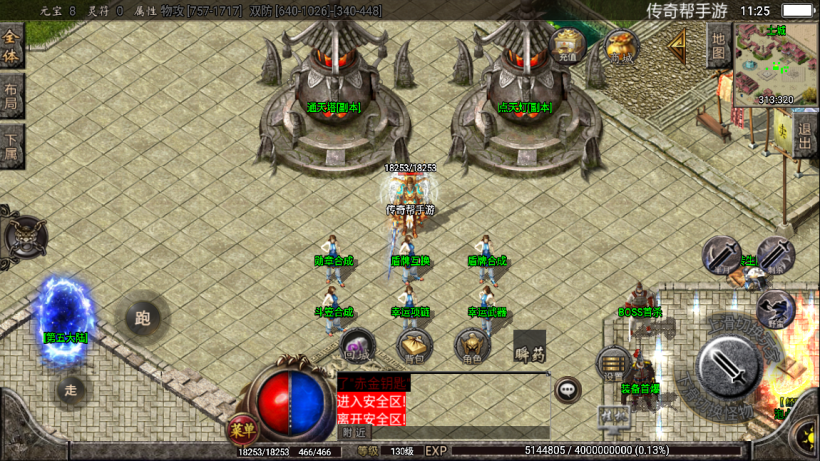Click the town minimap
The image size is (820, 461).
[774, 63]
